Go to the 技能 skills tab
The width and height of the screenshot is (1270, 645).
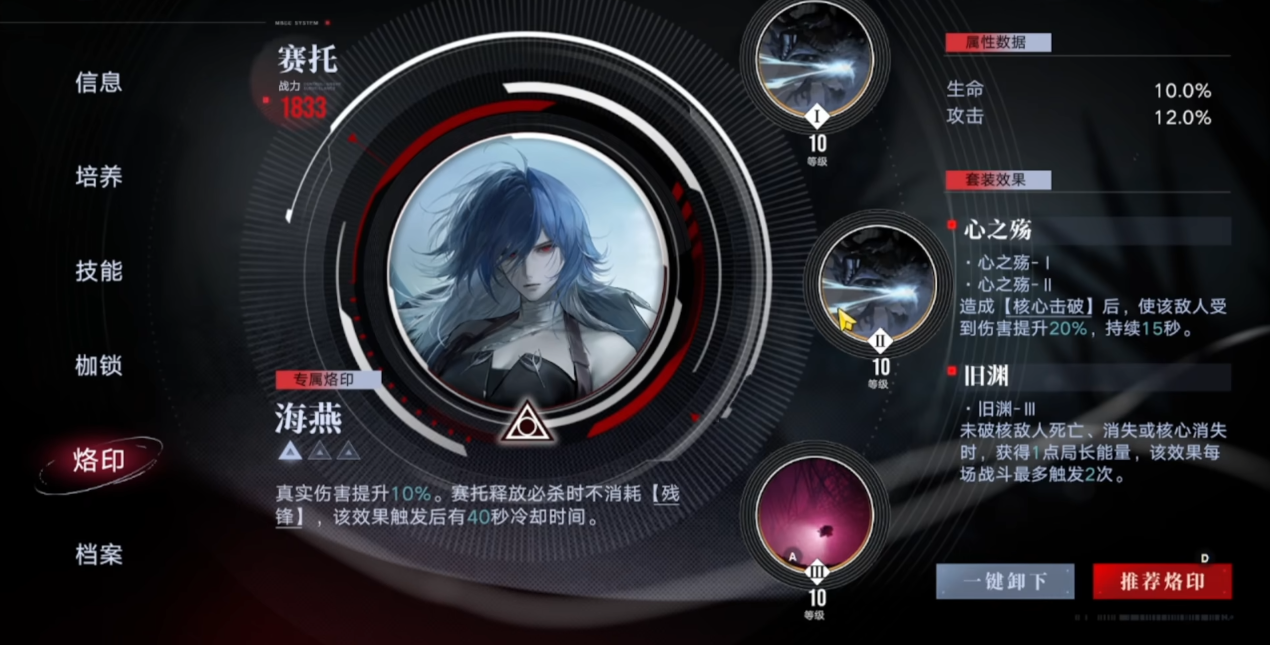pos(98,271)
